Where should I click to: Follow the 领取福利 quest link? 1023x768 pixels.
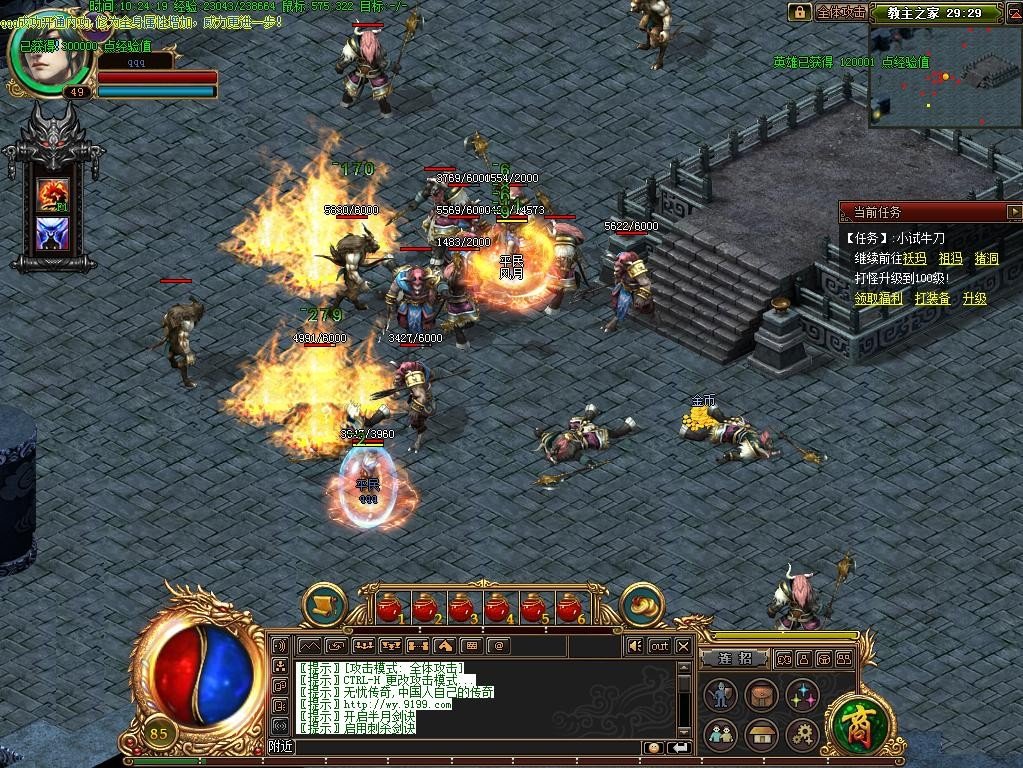pyautogui.click(x=878, y=298)
